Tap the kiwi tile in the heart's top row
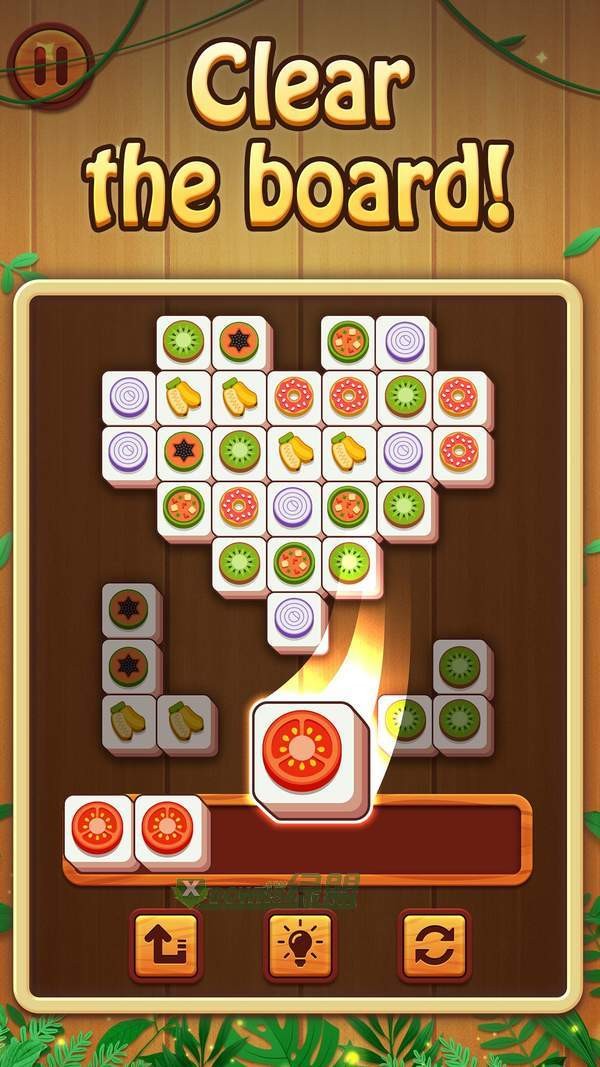Image resolution: width=600 pixels, height=1067 pixels. pyautogui.click(x=184, y=341)
